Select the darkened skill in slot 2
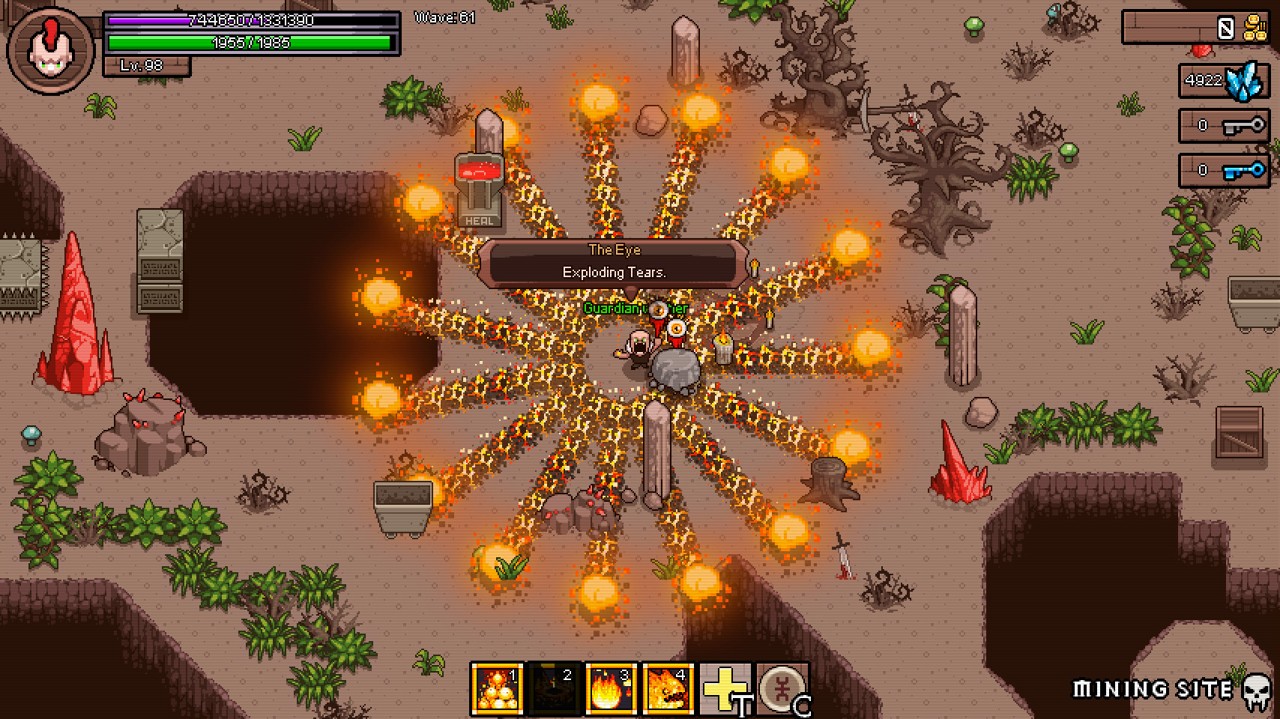Image resolution: width=1280 pixels, height=719 pixels. pos(553,689)
